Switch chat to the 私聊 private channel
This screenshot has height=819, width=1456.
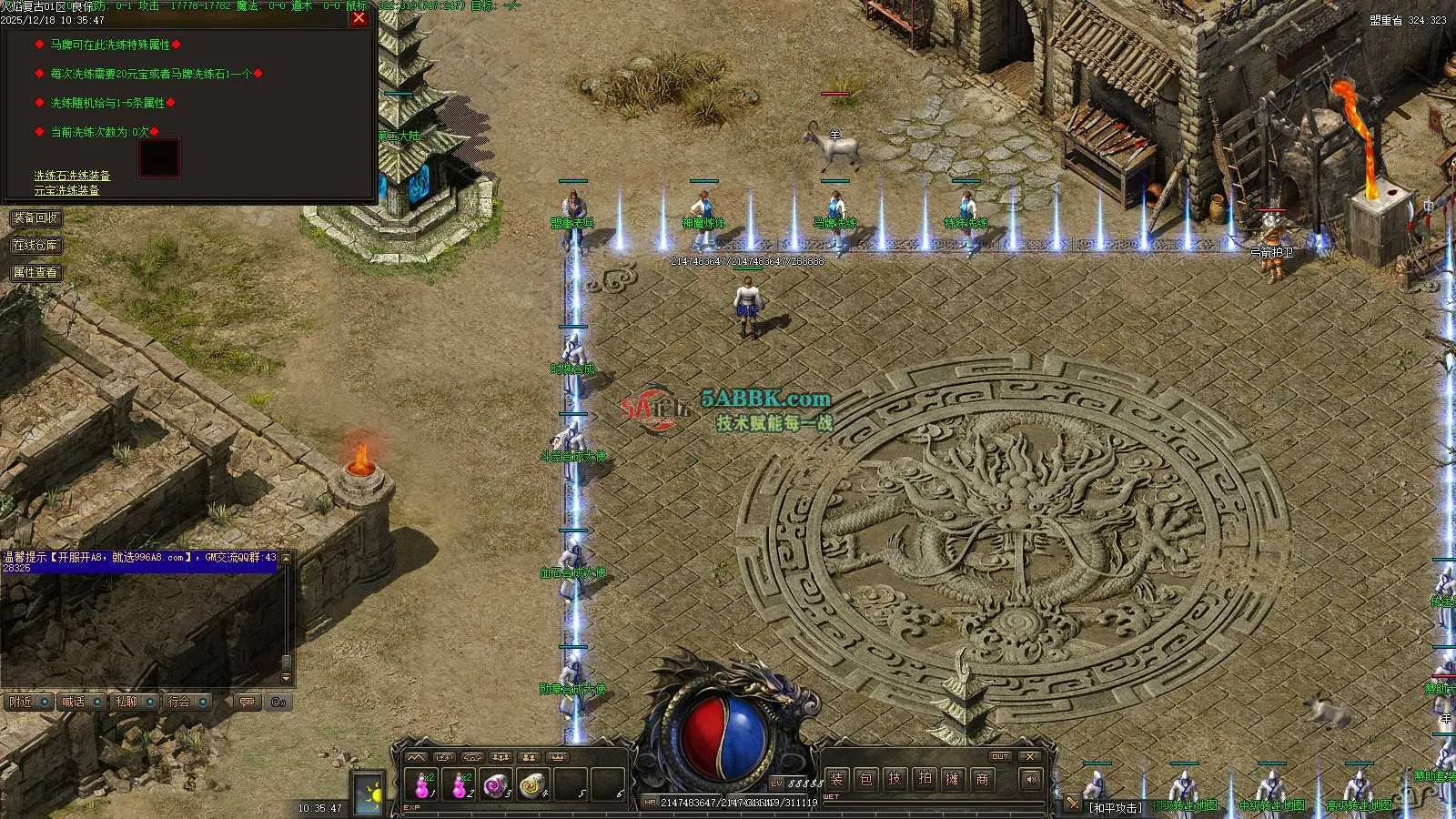point(126,702)
